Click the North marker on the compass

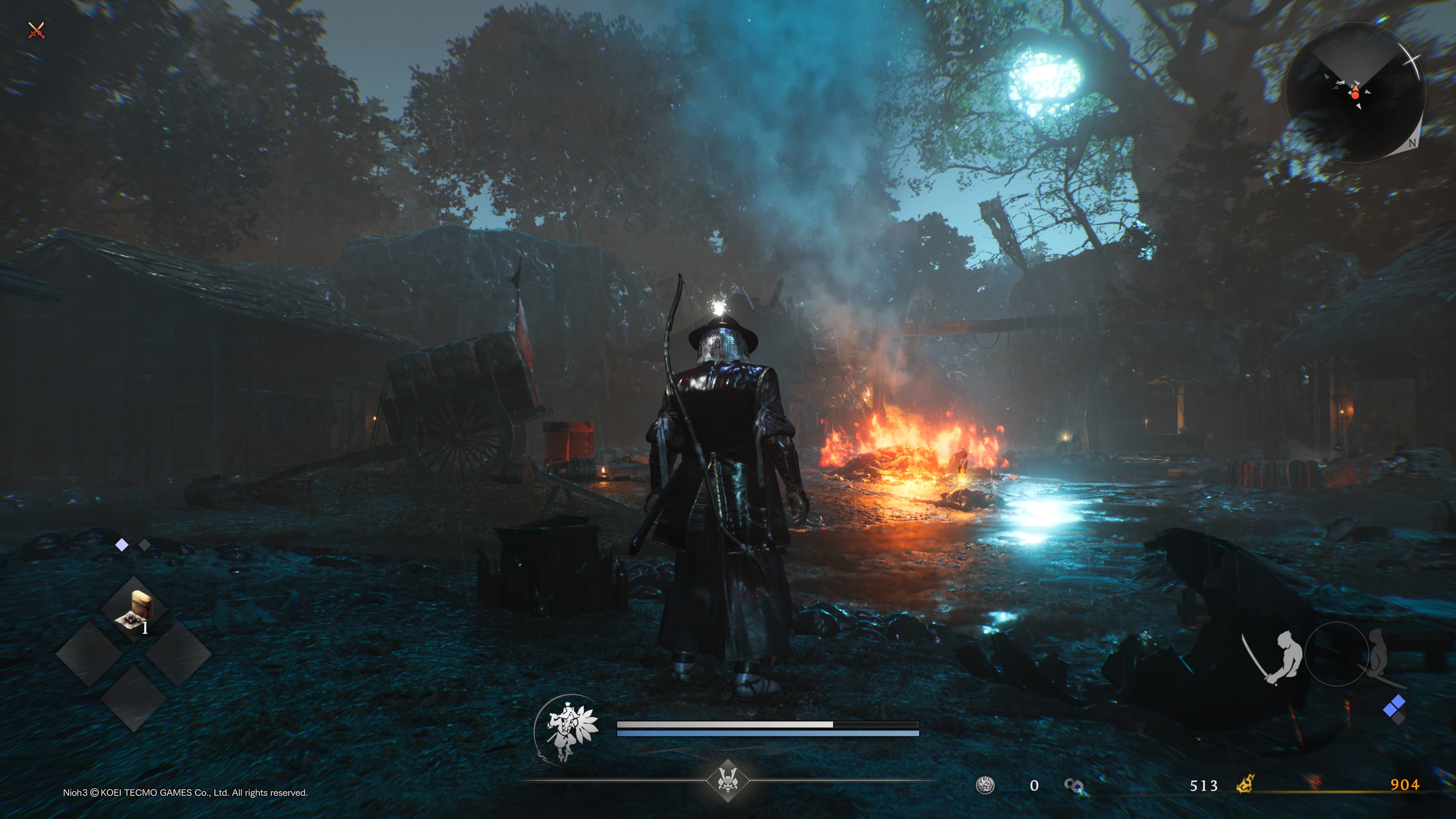(1412, 143)
